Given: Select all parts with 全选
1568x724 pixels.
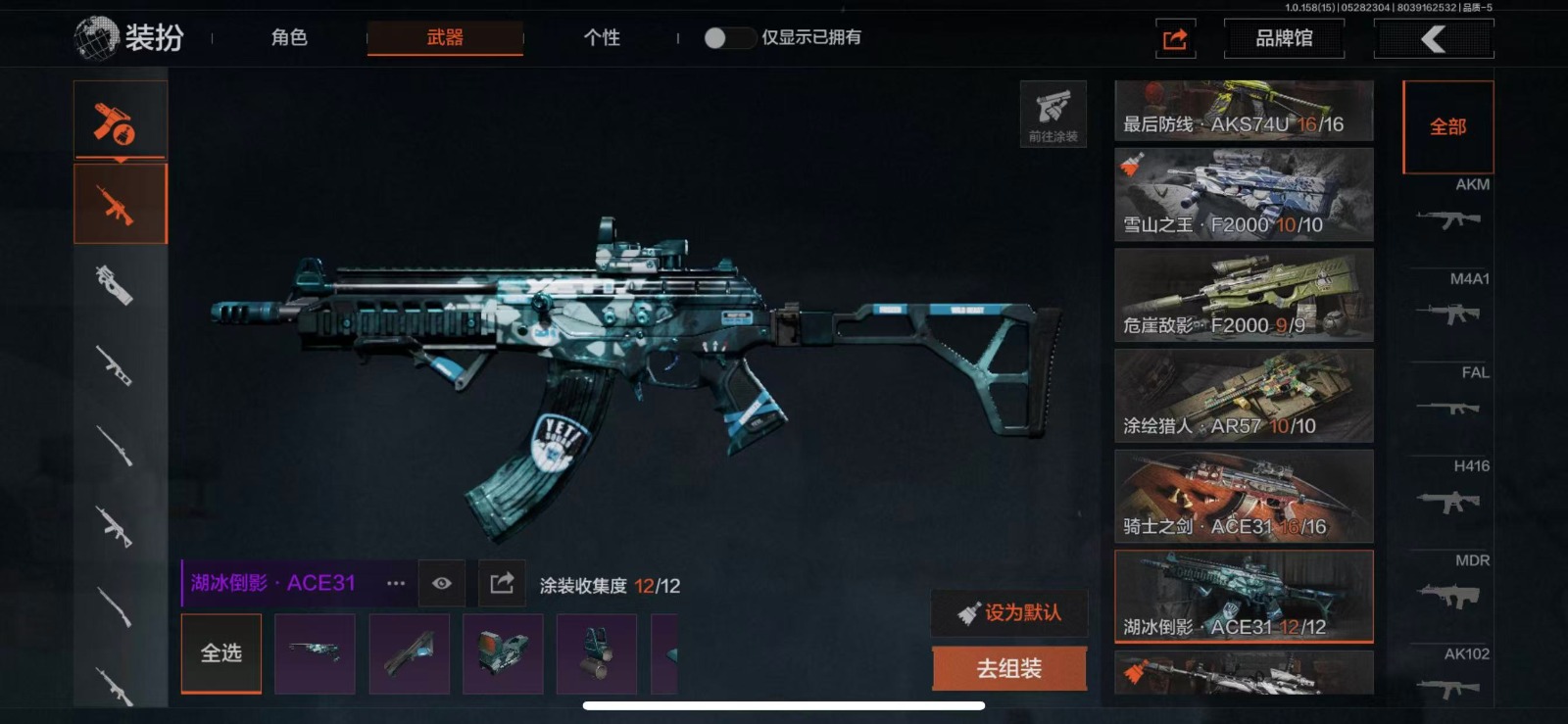Looking at the screenshot, I should pos(221,653).
